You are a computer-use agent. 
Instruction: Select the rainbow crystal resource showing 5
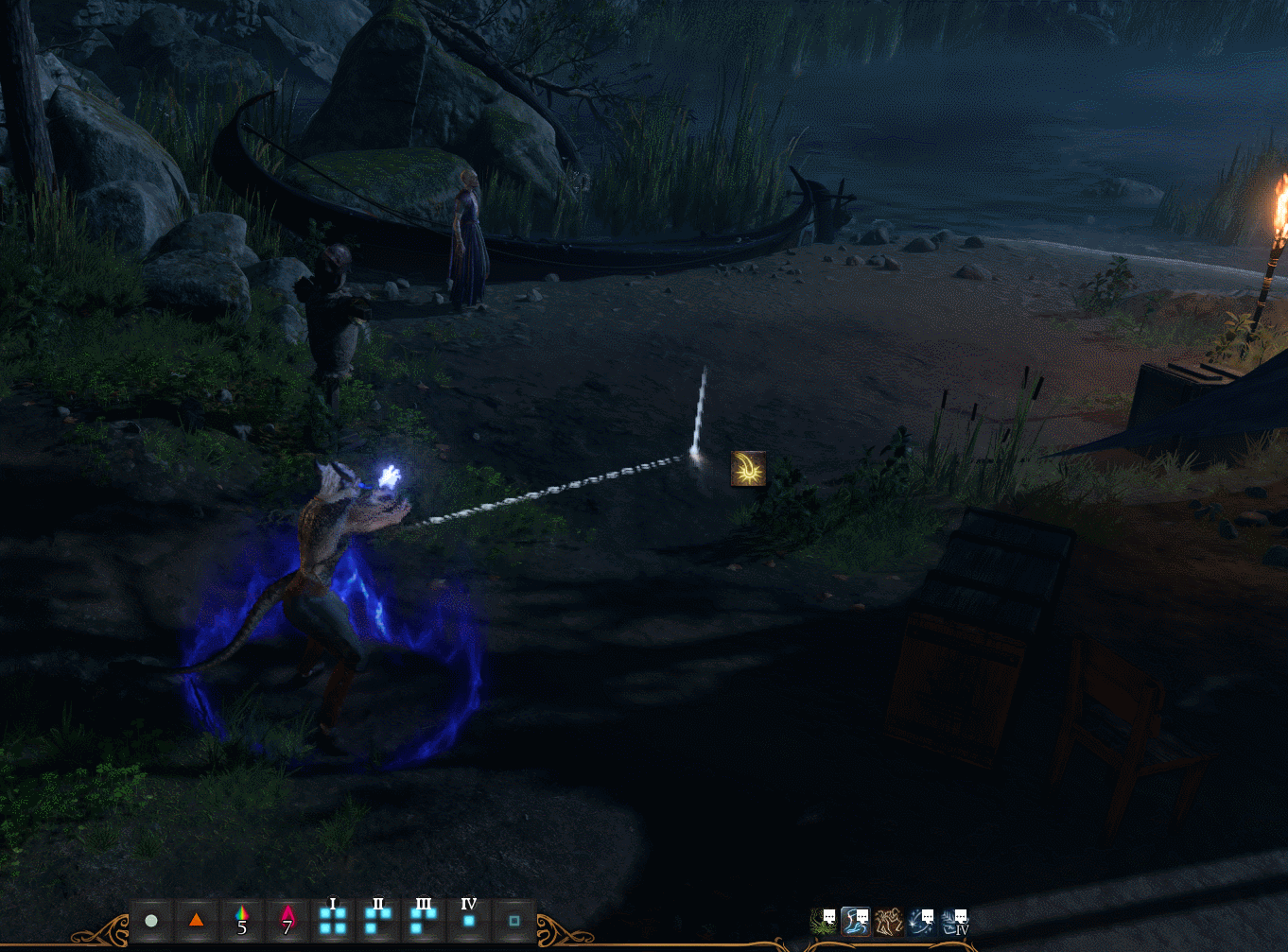coord(242,920)
